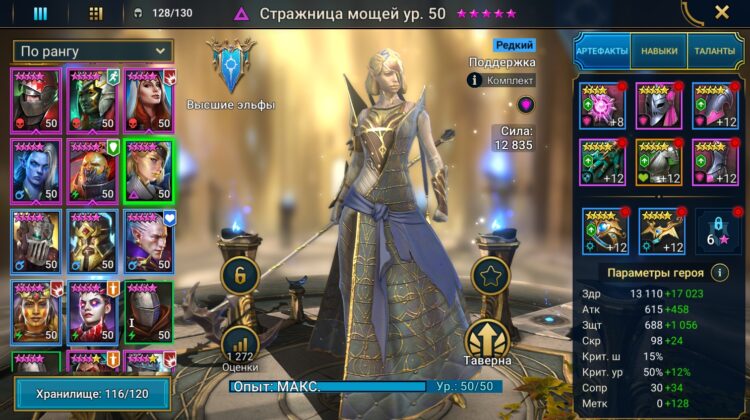The width and height of the screenshot is (750, 420).
Task: Toggle the pink heart favorite icon
Action: (x=526, y=105)
